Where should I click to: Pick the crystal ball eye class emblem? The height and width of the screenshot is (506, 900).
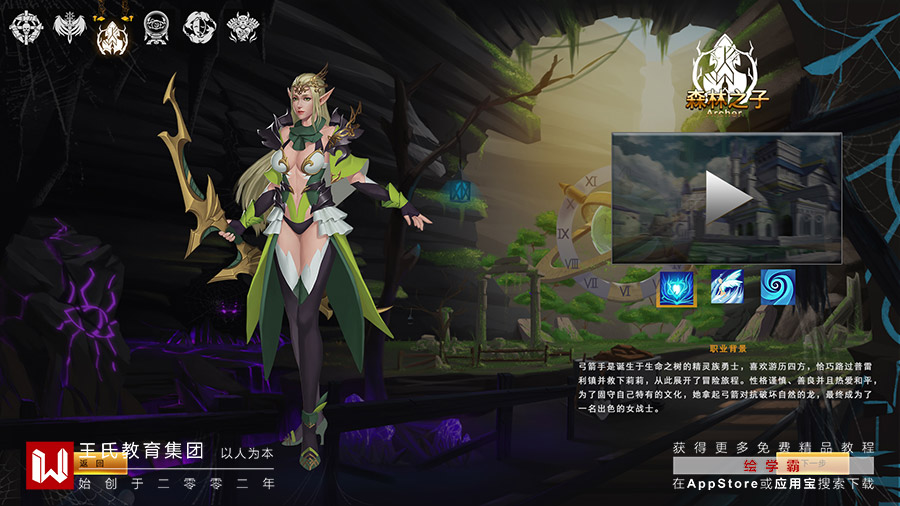156,27
